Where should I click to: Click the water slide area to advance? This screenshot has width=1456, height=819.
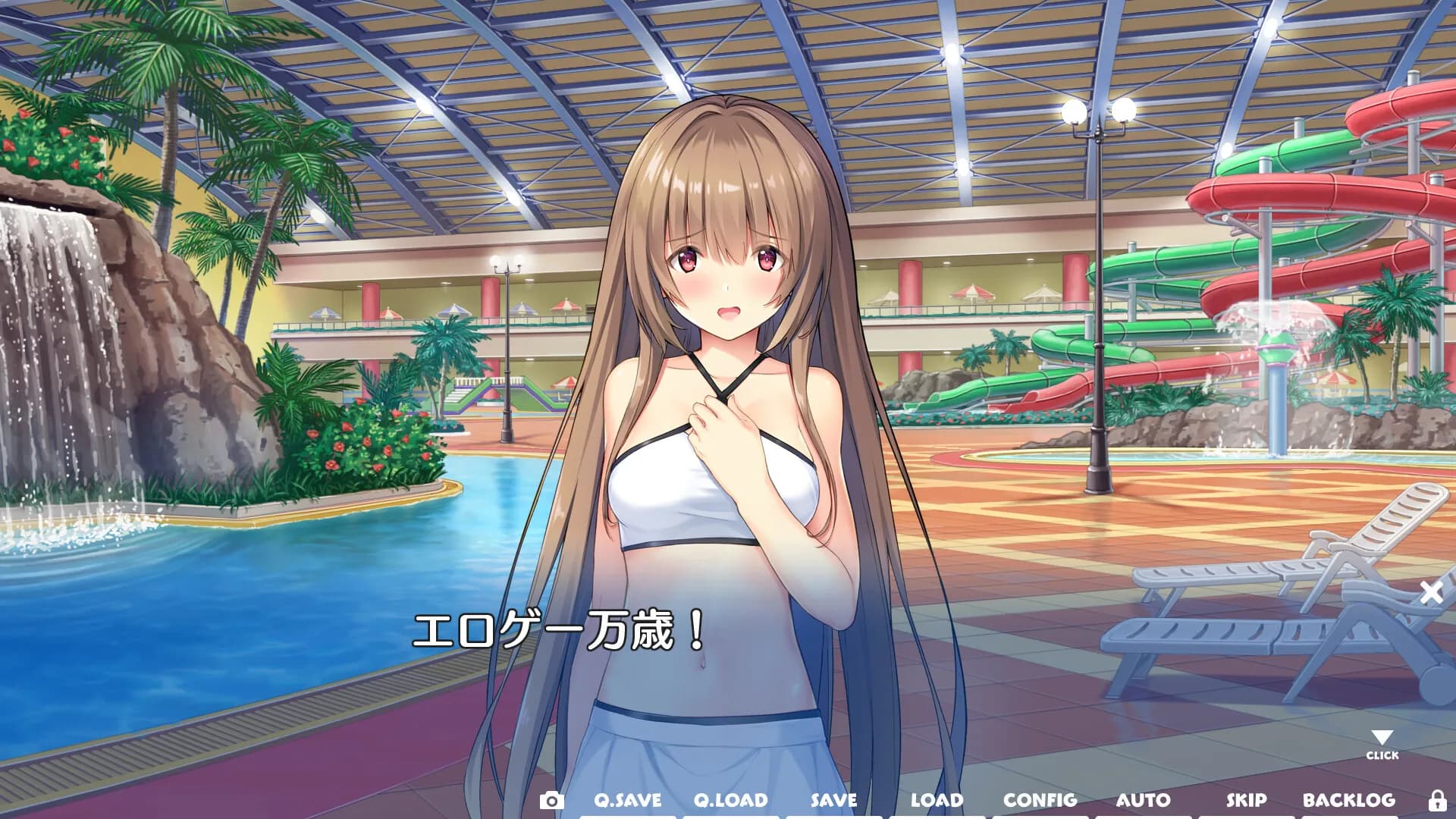1289,227
